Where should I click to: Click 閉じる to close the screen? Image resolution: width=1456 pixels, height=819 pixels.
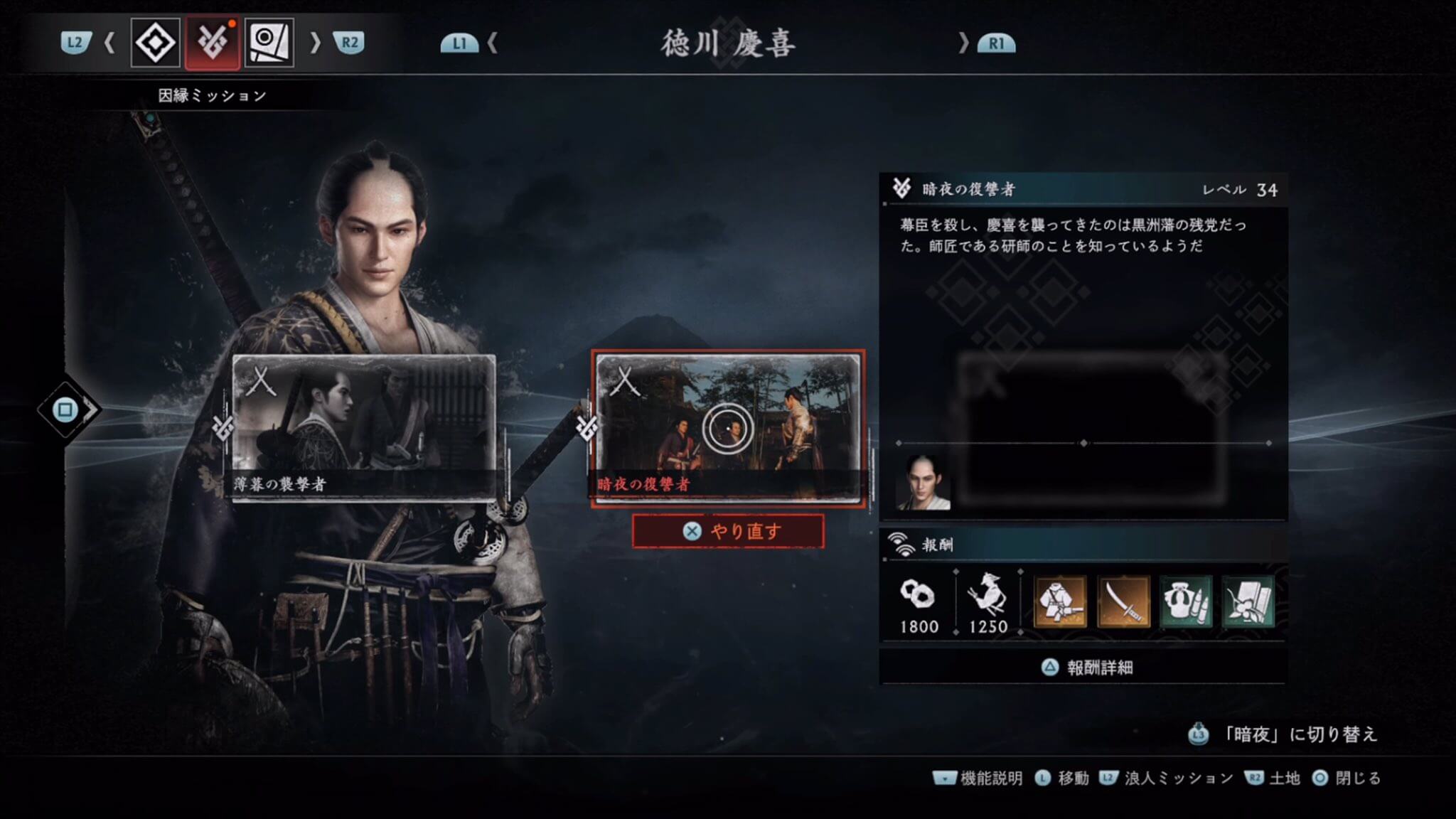1347,778
